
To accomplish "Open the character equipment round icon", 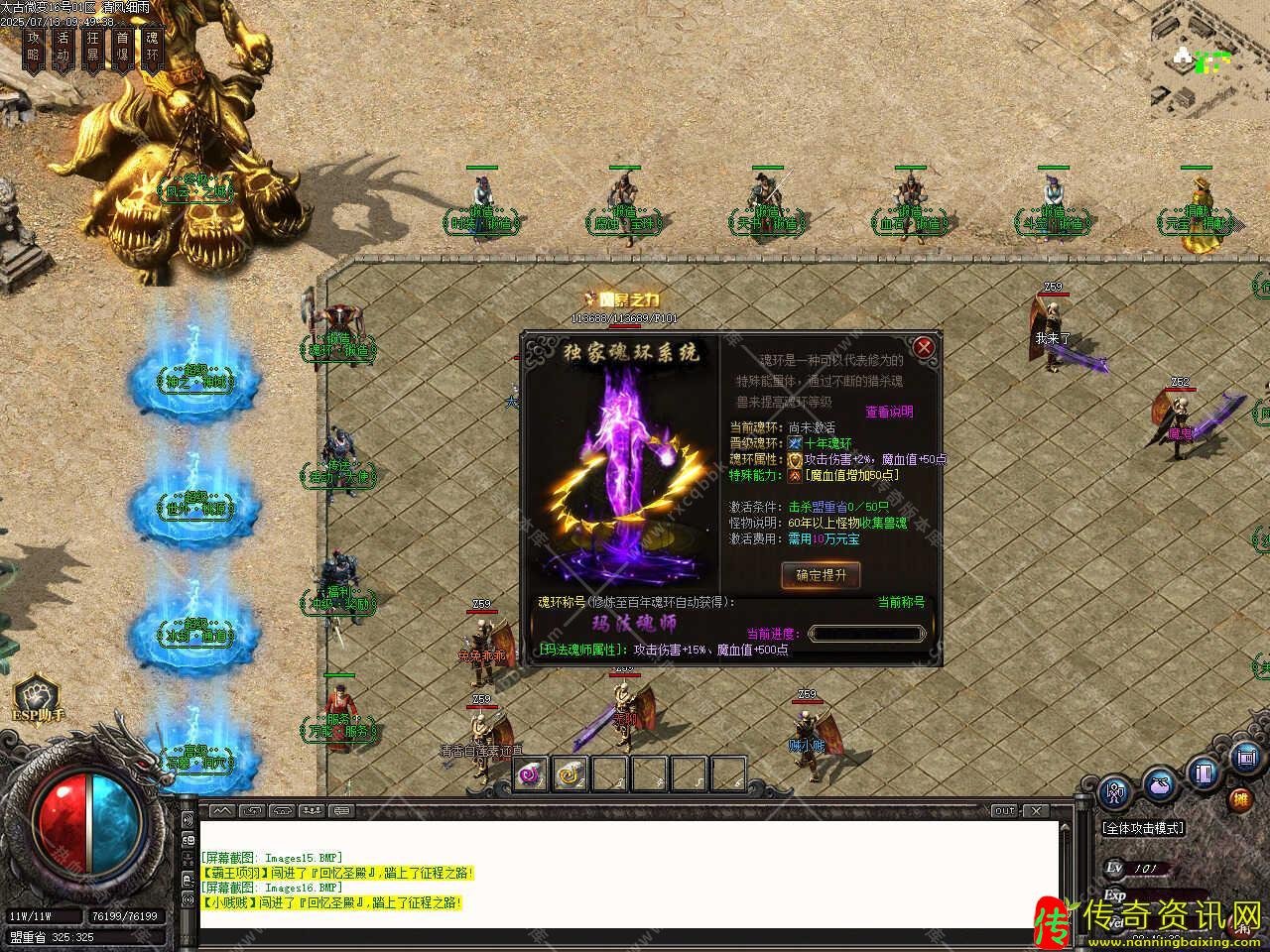I will click(1116, 793).
